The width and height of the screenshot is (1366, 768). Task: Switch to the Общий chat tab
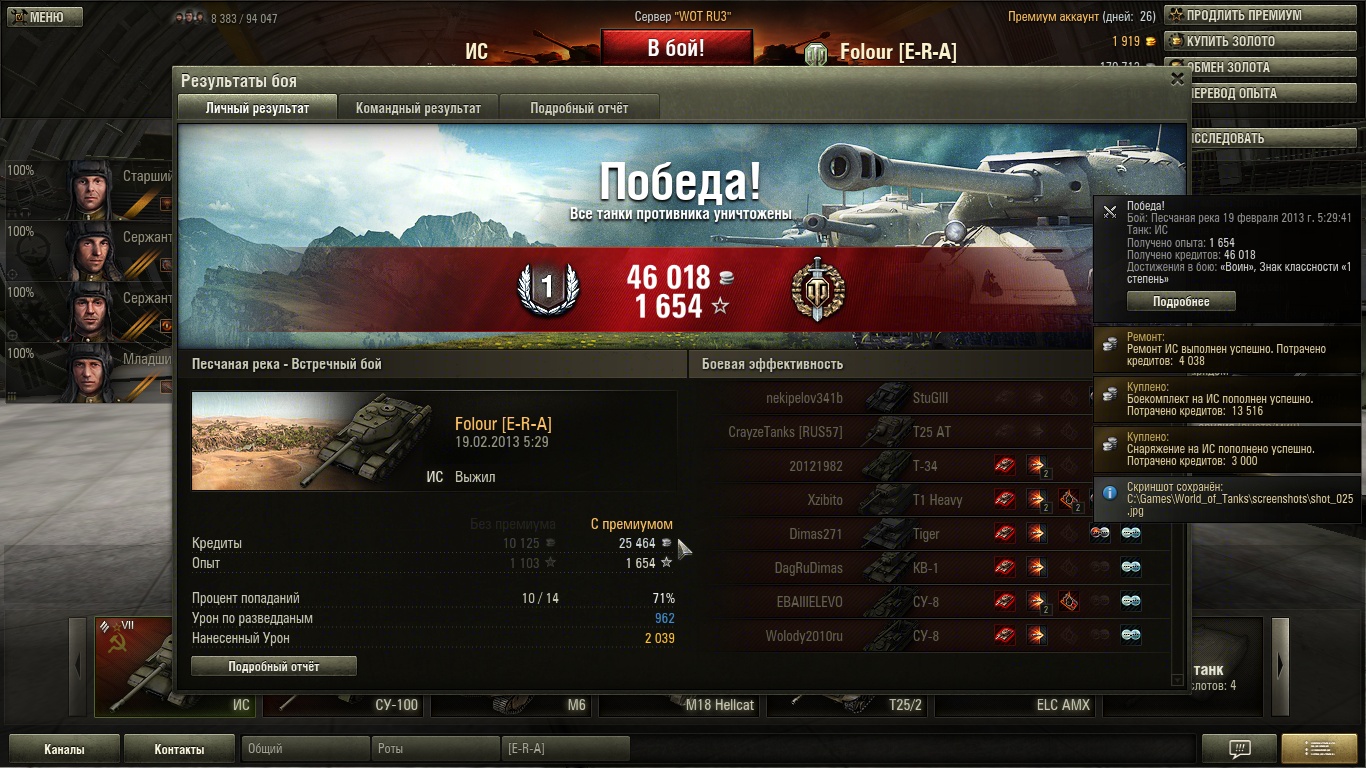coord(305,749)
